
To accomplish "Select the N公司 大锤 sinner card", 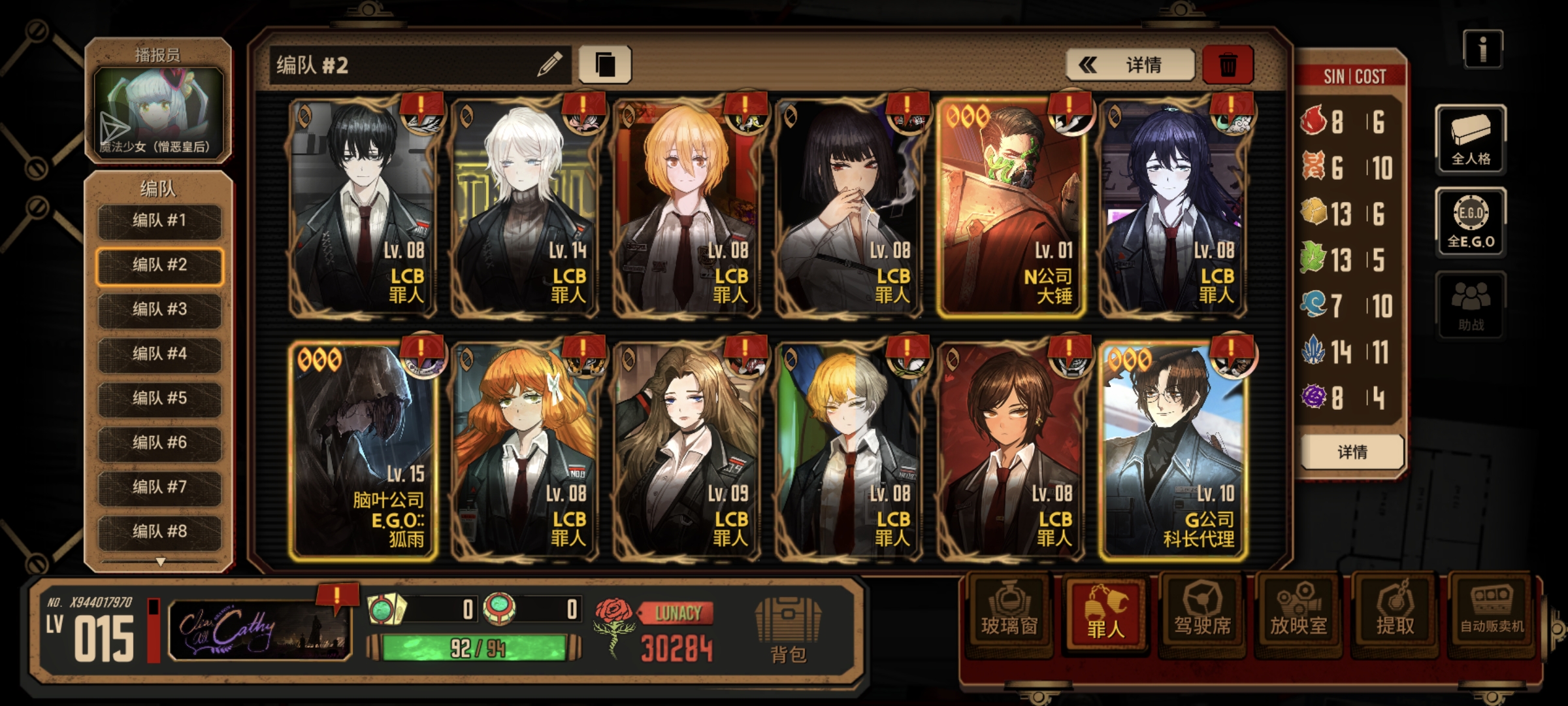I will coord(1011,208).
